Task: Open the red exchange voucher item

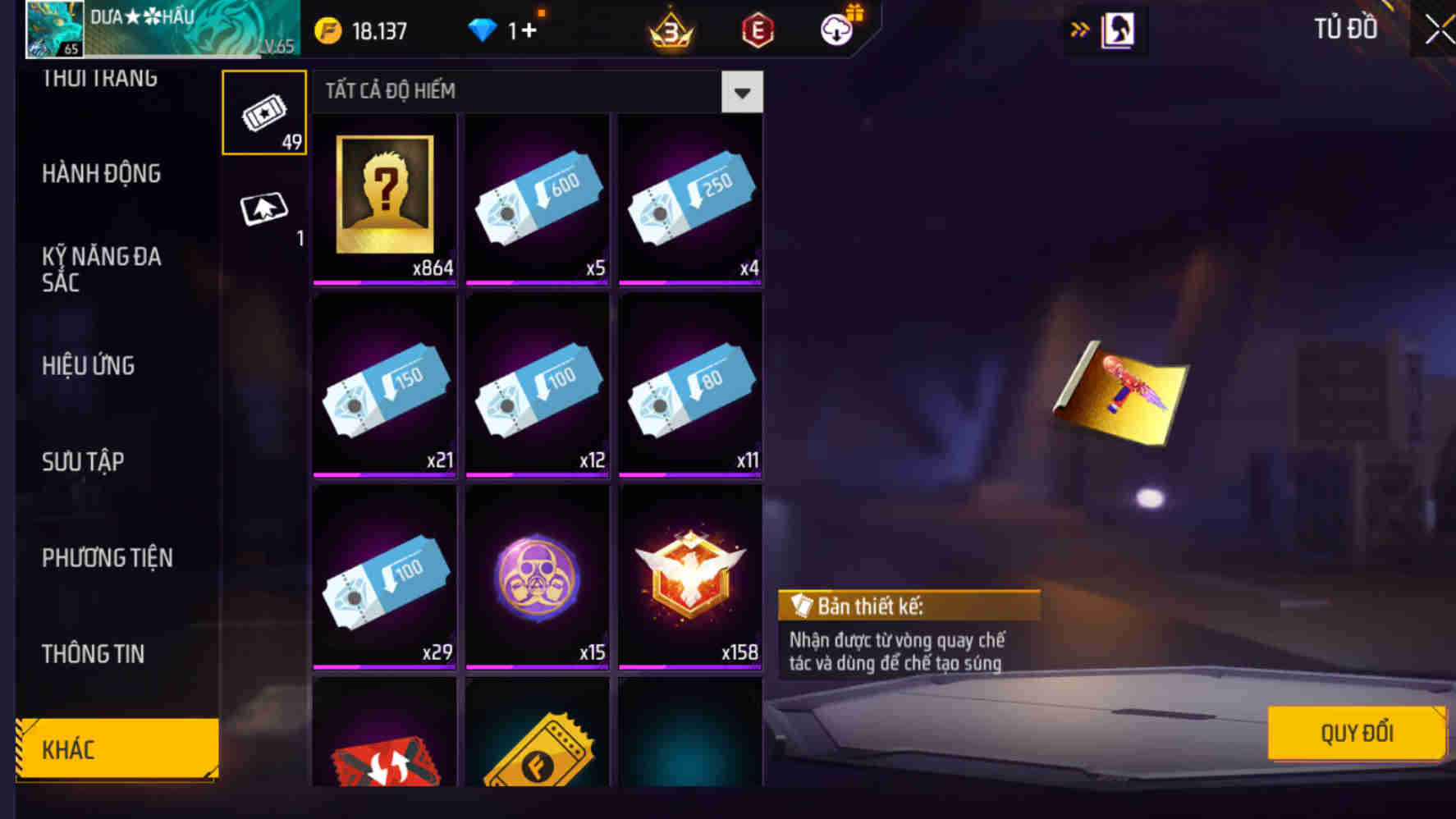Action: (x=384, y=755)
